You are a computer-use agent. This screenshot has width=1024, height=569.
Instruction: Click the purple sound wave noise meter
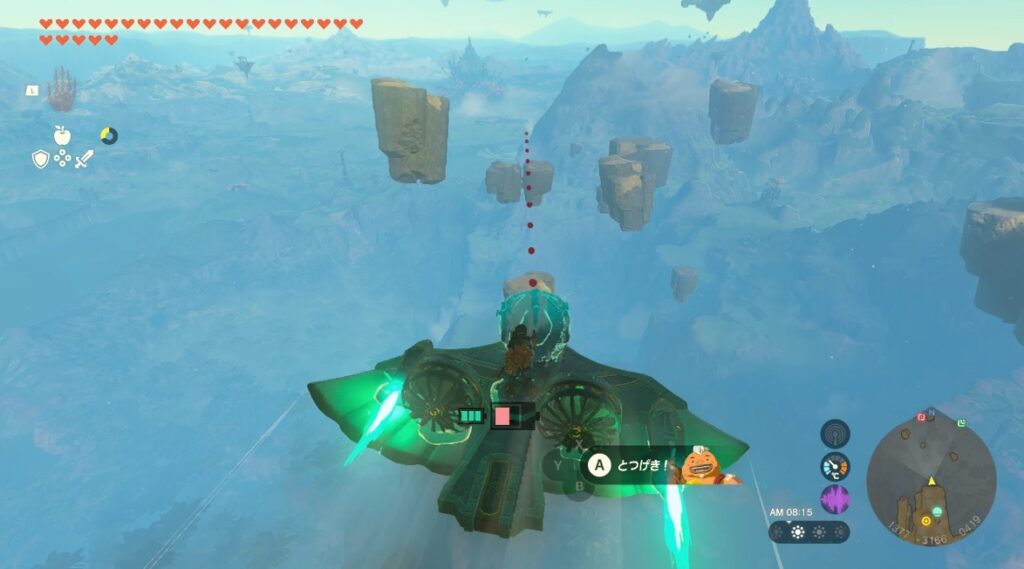pos(835,499)
